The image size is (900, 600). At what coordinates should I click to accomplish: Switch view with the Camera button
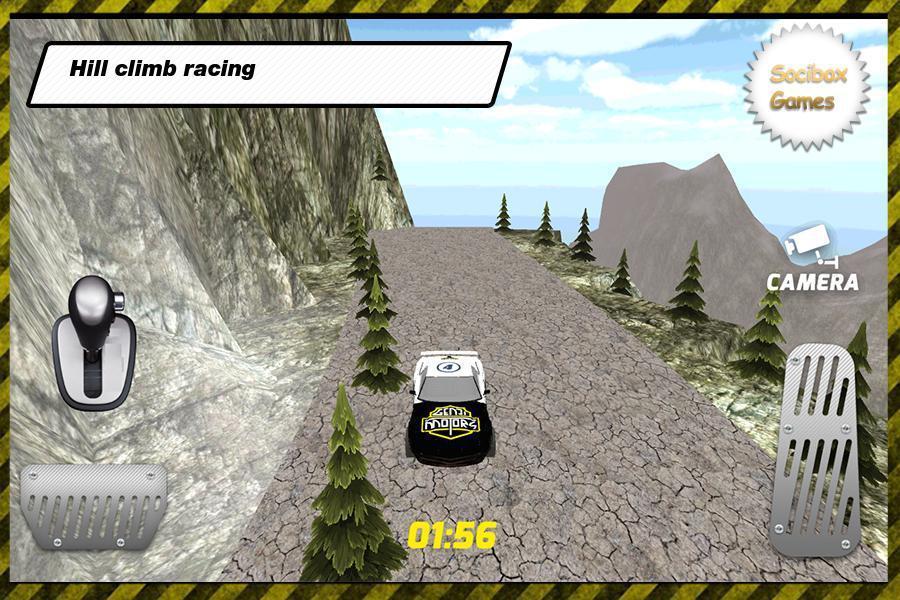coord(812,258)
